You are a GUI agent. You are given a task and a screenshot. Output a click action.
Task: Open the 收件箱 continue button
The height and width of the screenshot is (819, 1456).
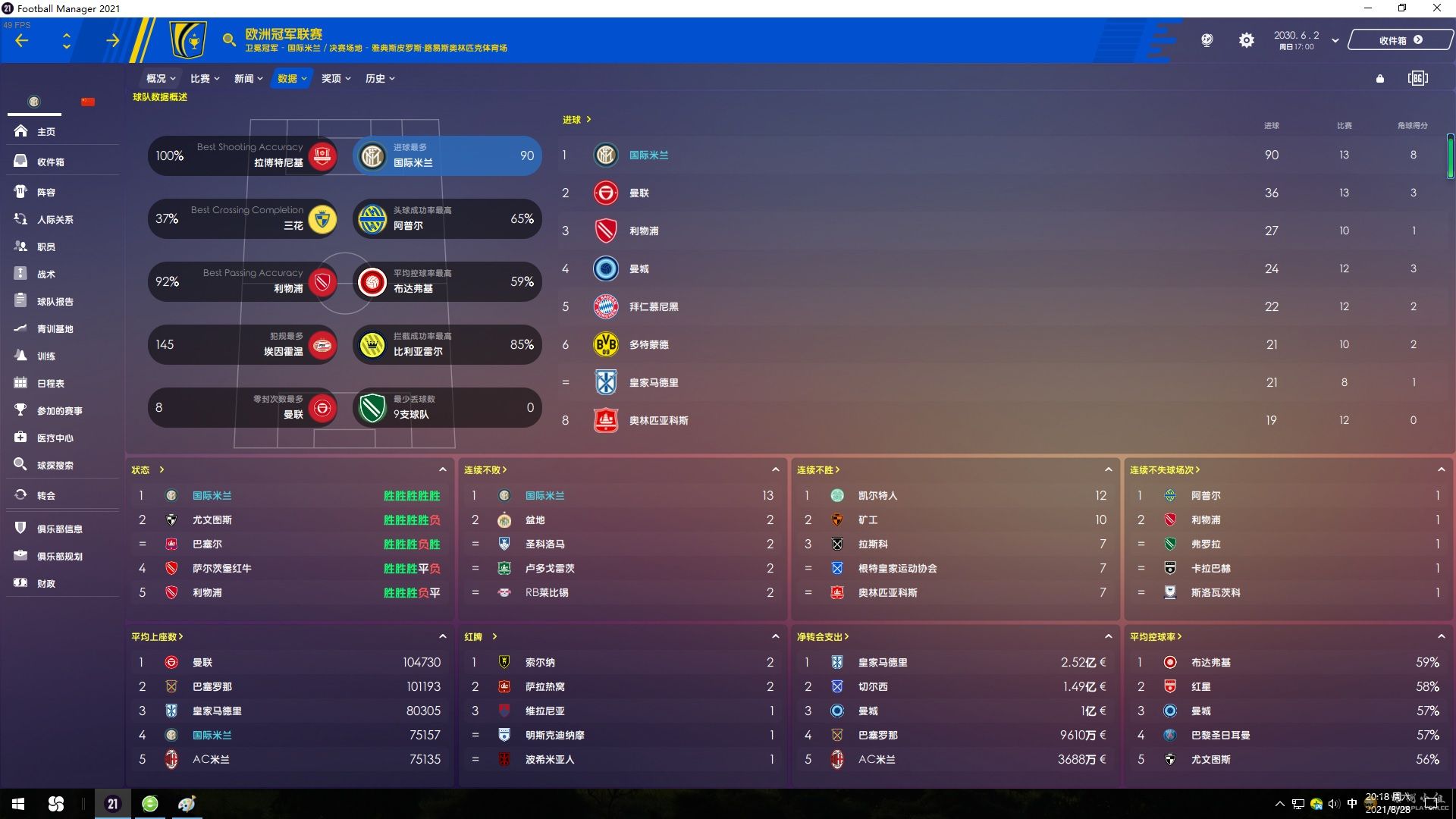[x=1400, y=41]
